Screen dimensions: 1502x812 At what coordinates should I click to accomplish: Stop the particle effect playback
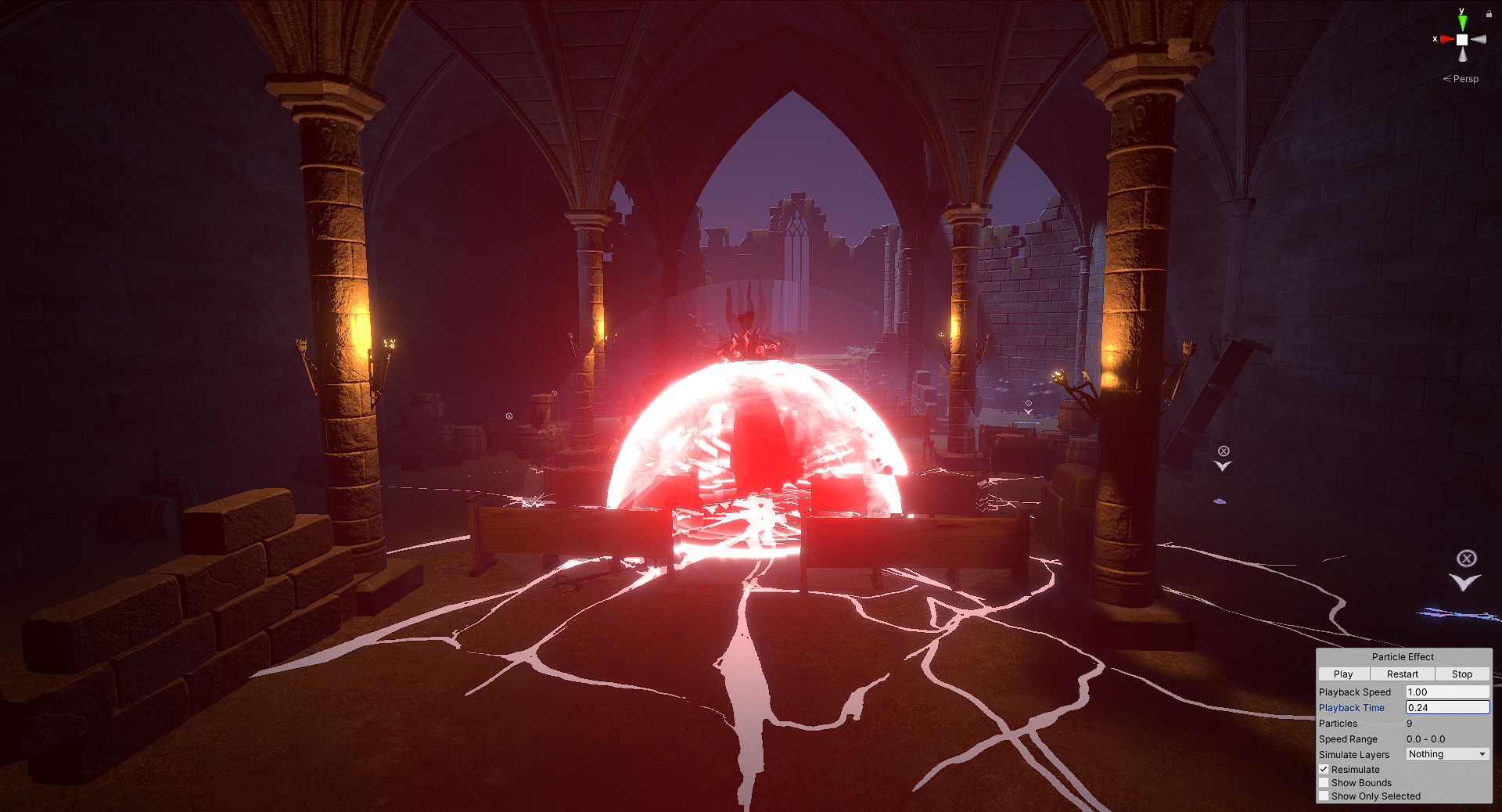click(x=1461, y=674)
